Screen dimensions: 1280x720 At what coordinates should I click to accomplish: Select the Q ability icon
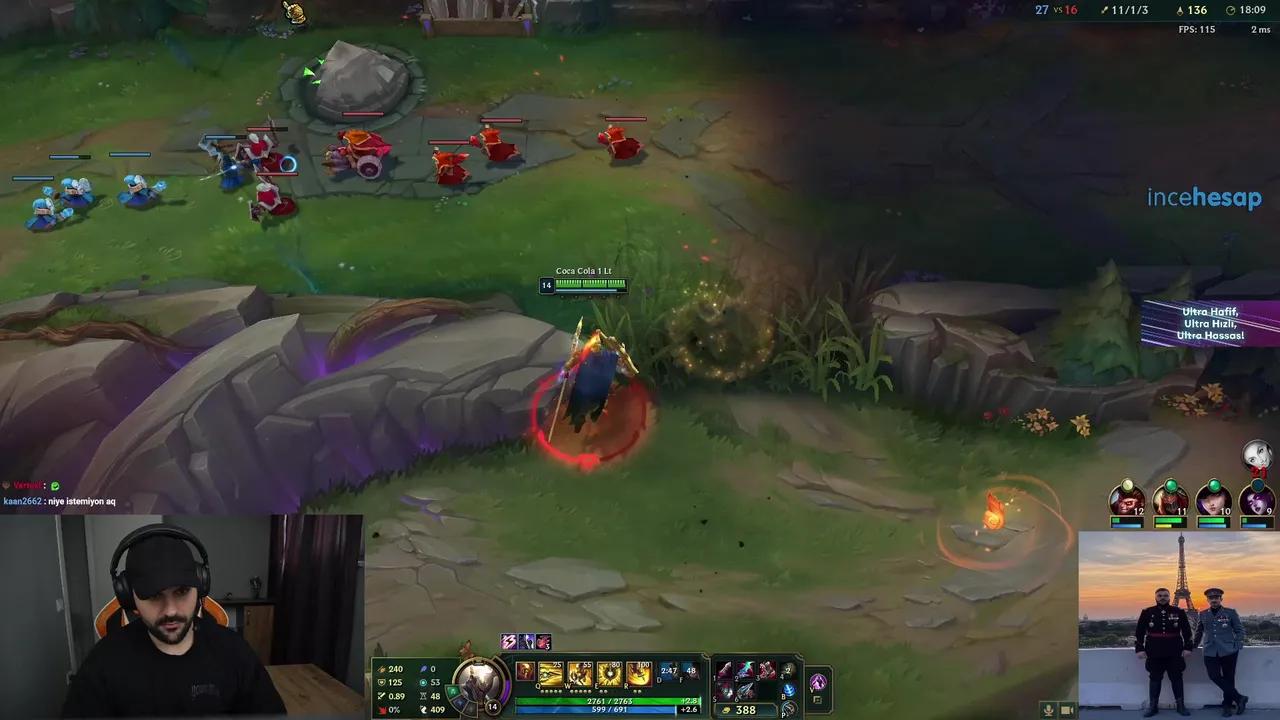548,673
